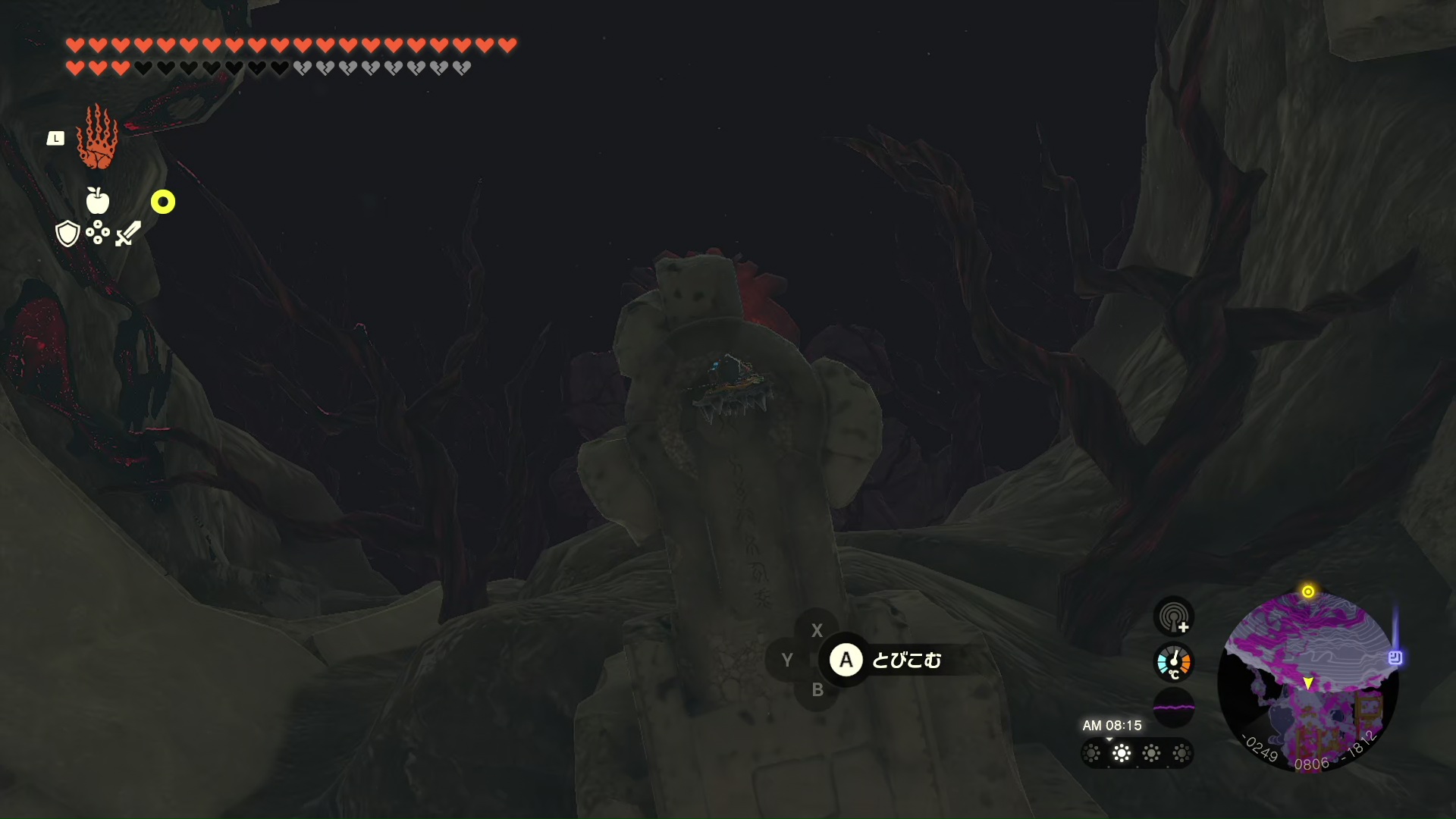Select the sword quick-slot icon

pos(128,234)
